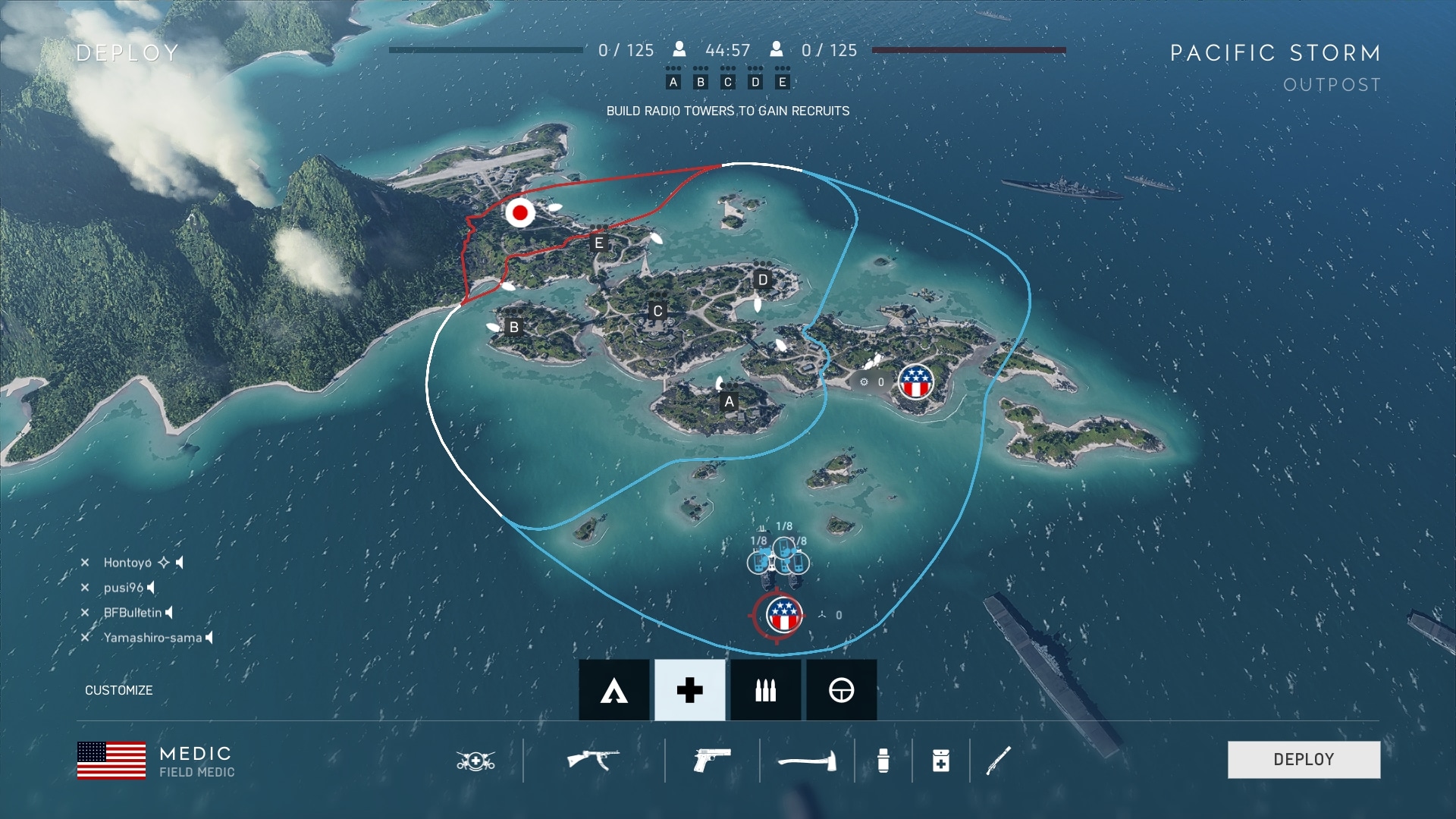Select squad member Hontoyo in the list
The width and height of the screenshot is (1456, 819).
[127, 563]
